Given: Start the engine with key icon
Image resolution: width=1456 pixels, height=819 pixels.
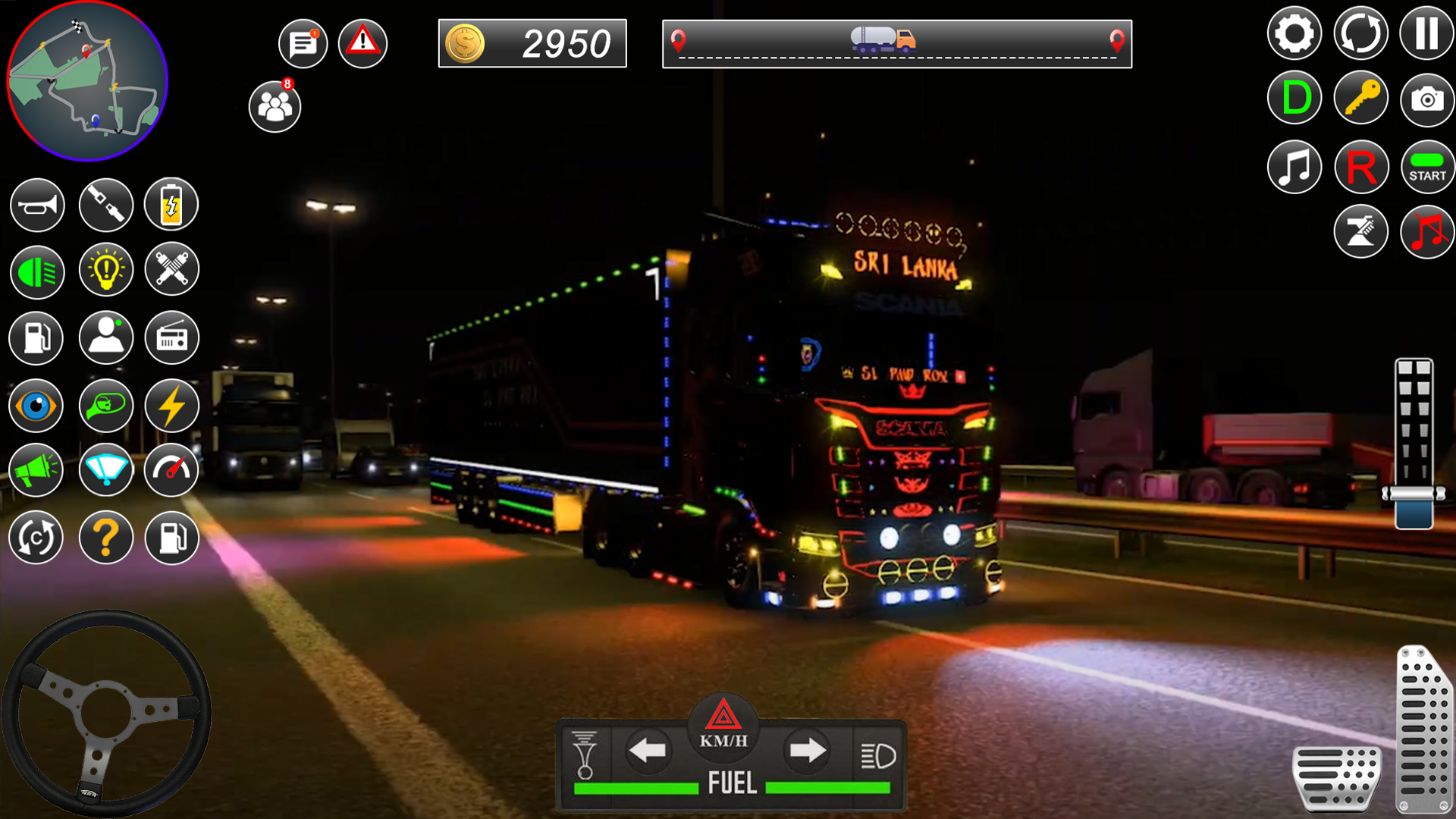Looking at the screenshot, I should click(1362, 98).
